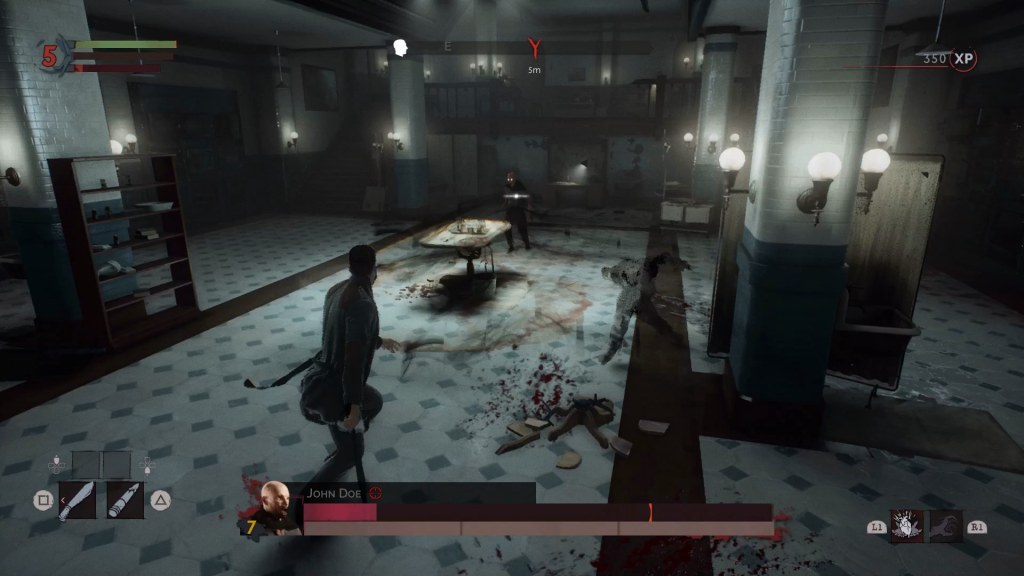Select the stake off-hand weapon slot
The image size is (1024, 576).
coord(125,499)
